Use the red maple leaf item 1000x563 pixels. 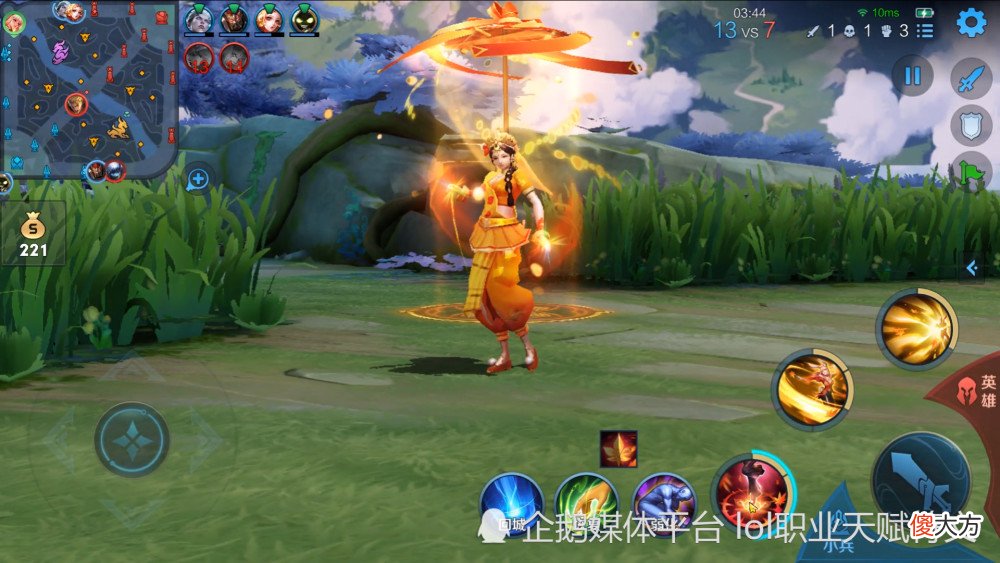(618, 449)
